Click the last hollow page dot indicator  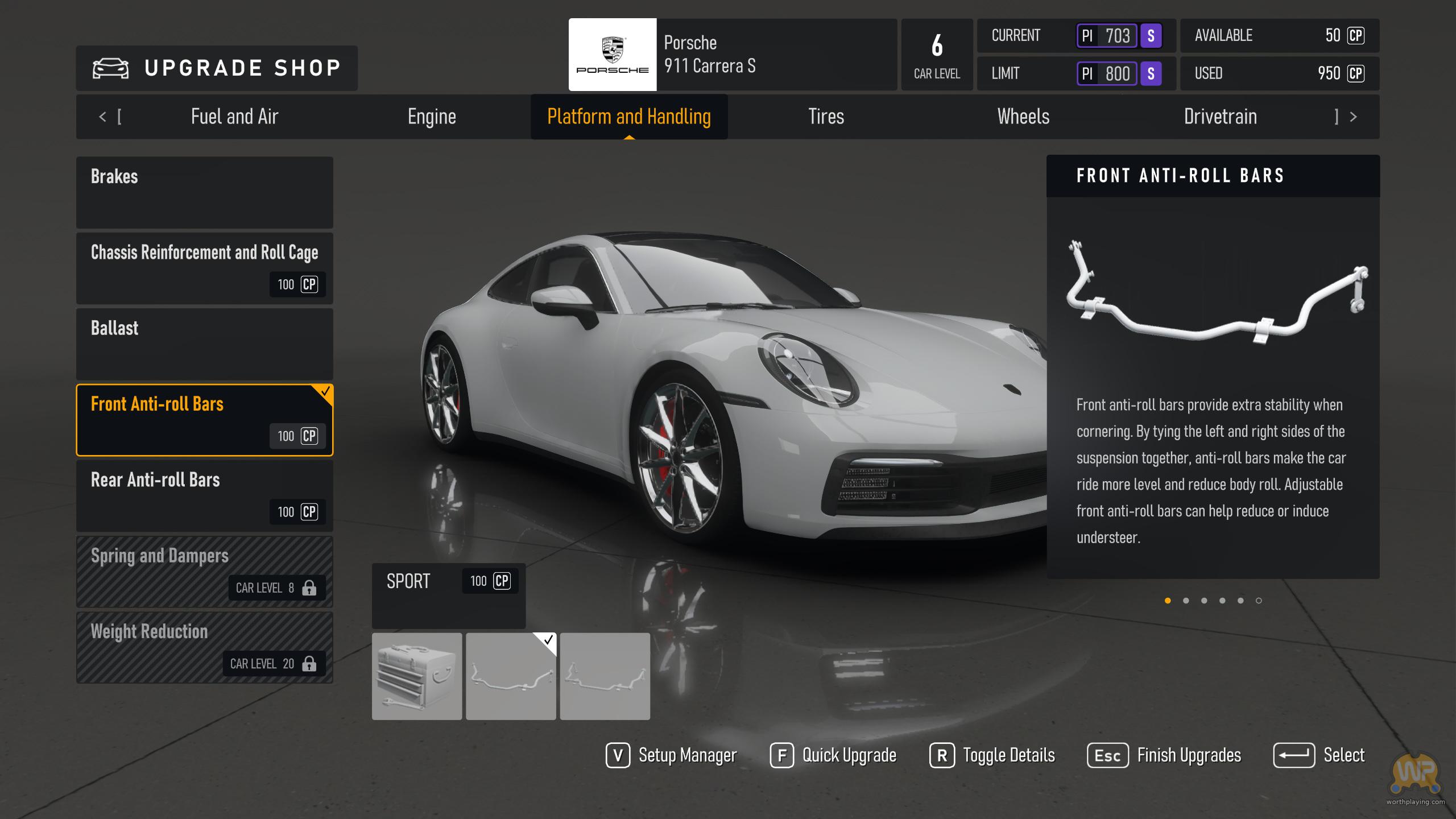(x=1259, y=601)
